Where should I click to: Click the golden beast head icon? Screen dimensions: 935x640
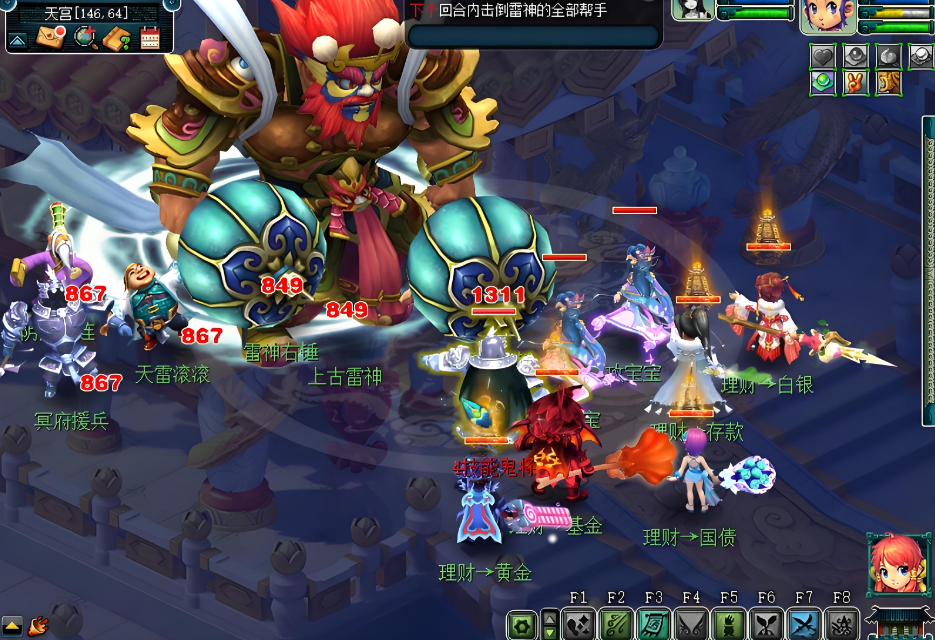(887, 82)
